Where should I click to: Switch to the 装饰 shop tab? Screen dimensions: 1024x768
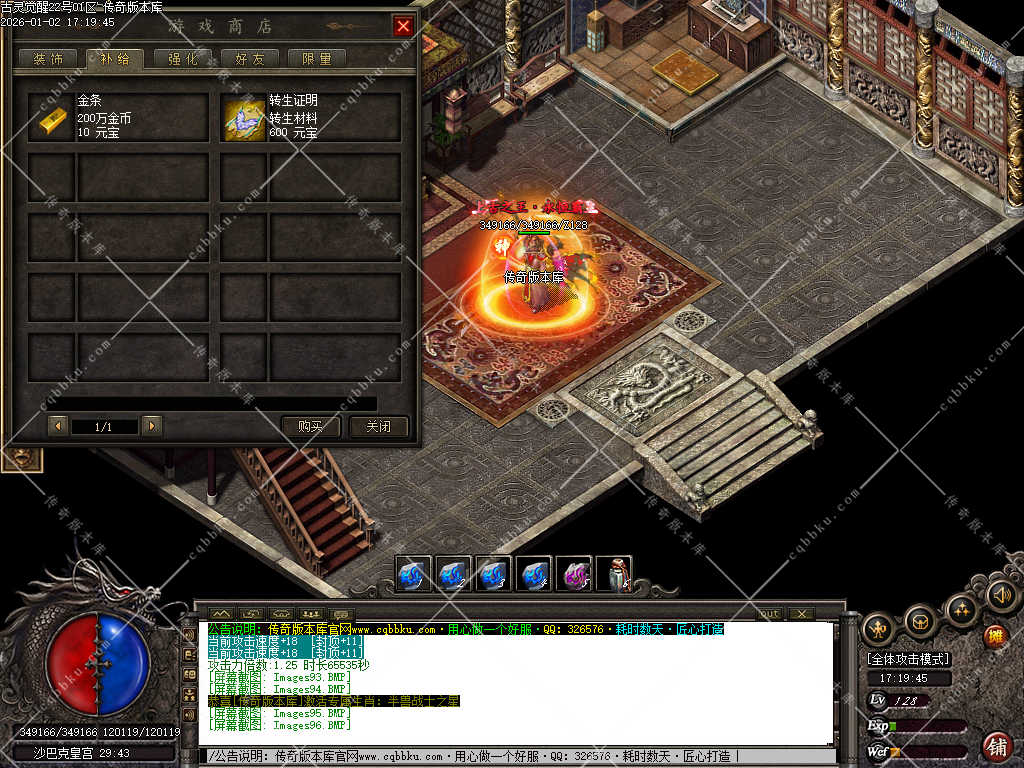click(47, 59)
